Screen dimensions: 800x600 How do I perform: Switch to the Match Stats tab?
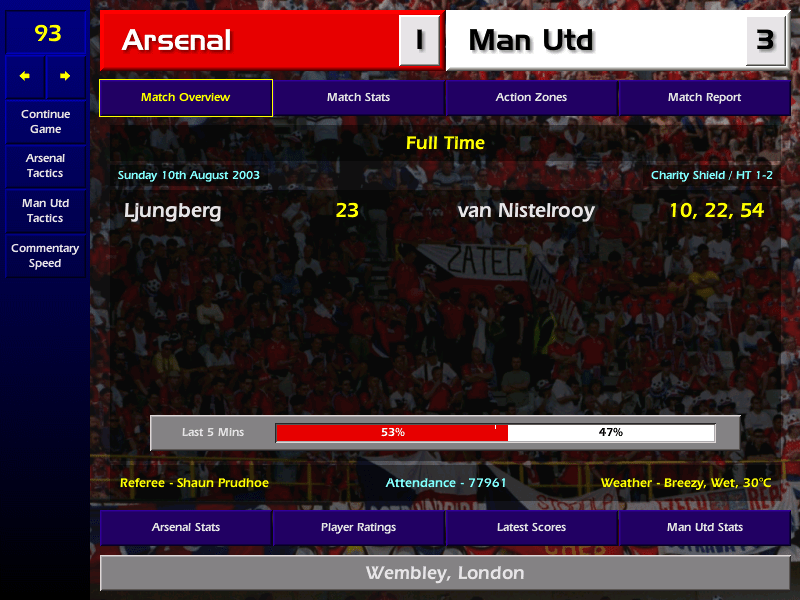tap(358, 98)
